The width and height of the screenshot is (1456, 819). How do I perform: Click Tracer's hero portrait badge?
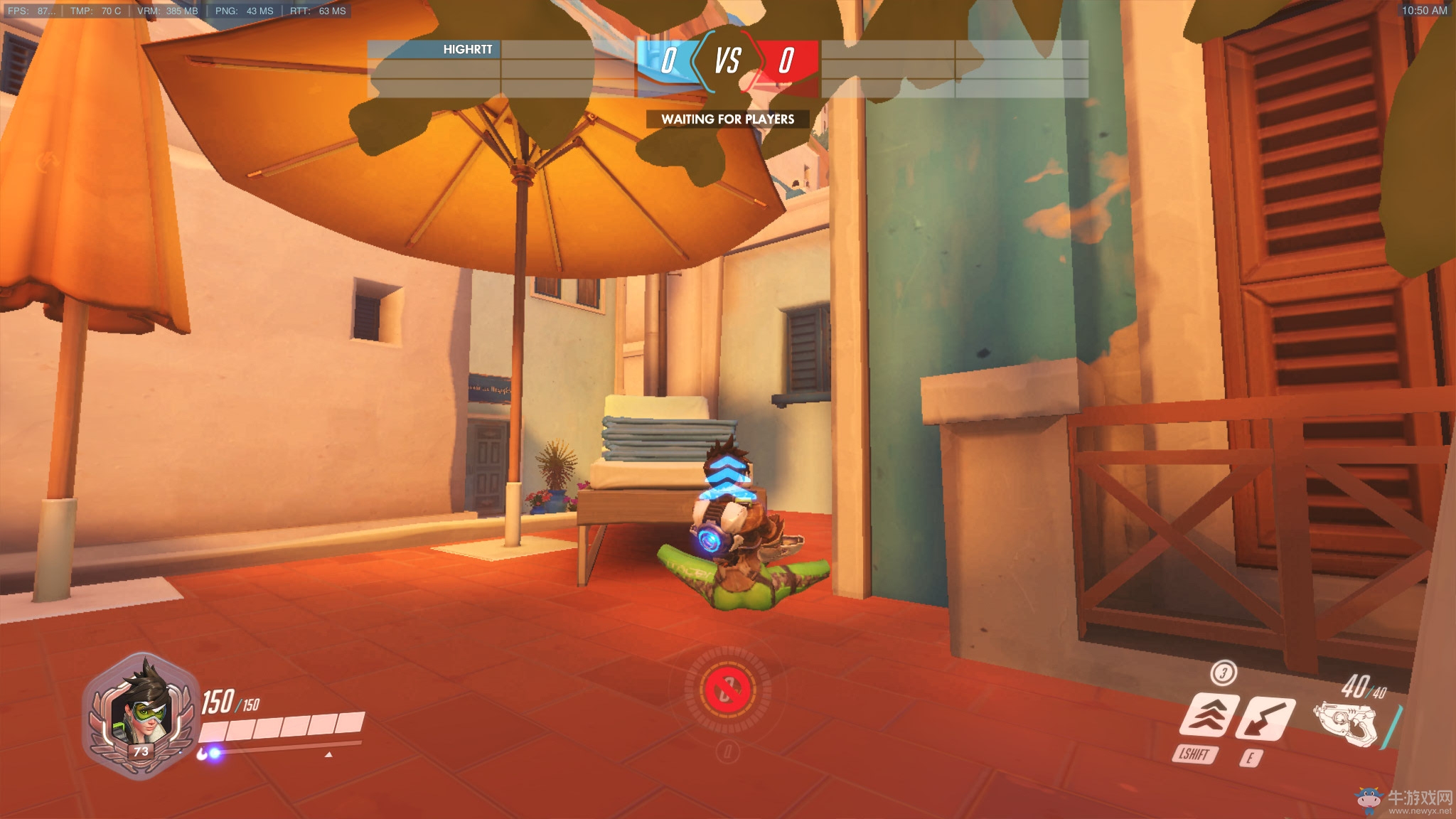click(x=141, y=716)
